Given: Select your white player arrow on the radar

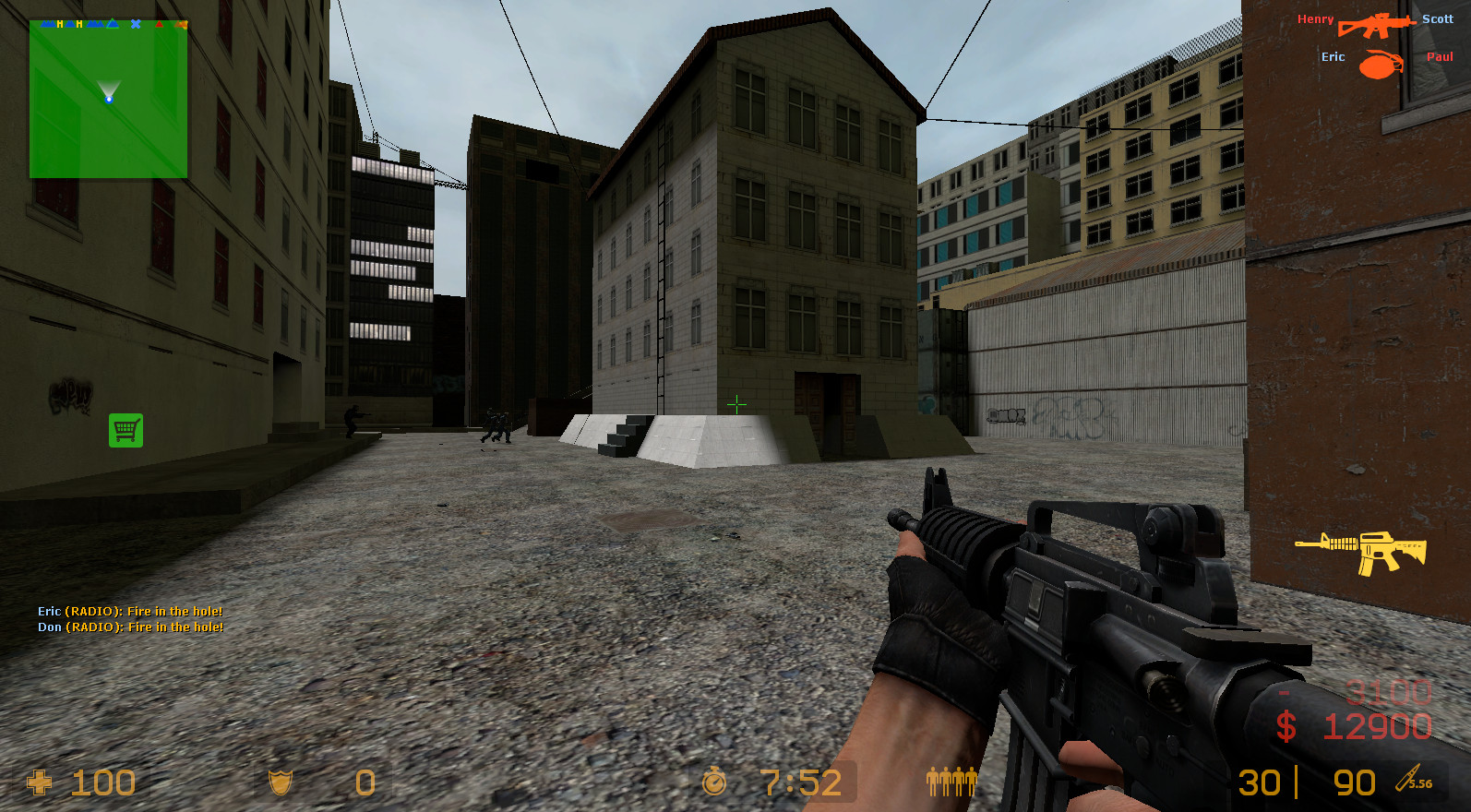Looking at the screenshot, I should pyautogui.click(x=108, y=97).
